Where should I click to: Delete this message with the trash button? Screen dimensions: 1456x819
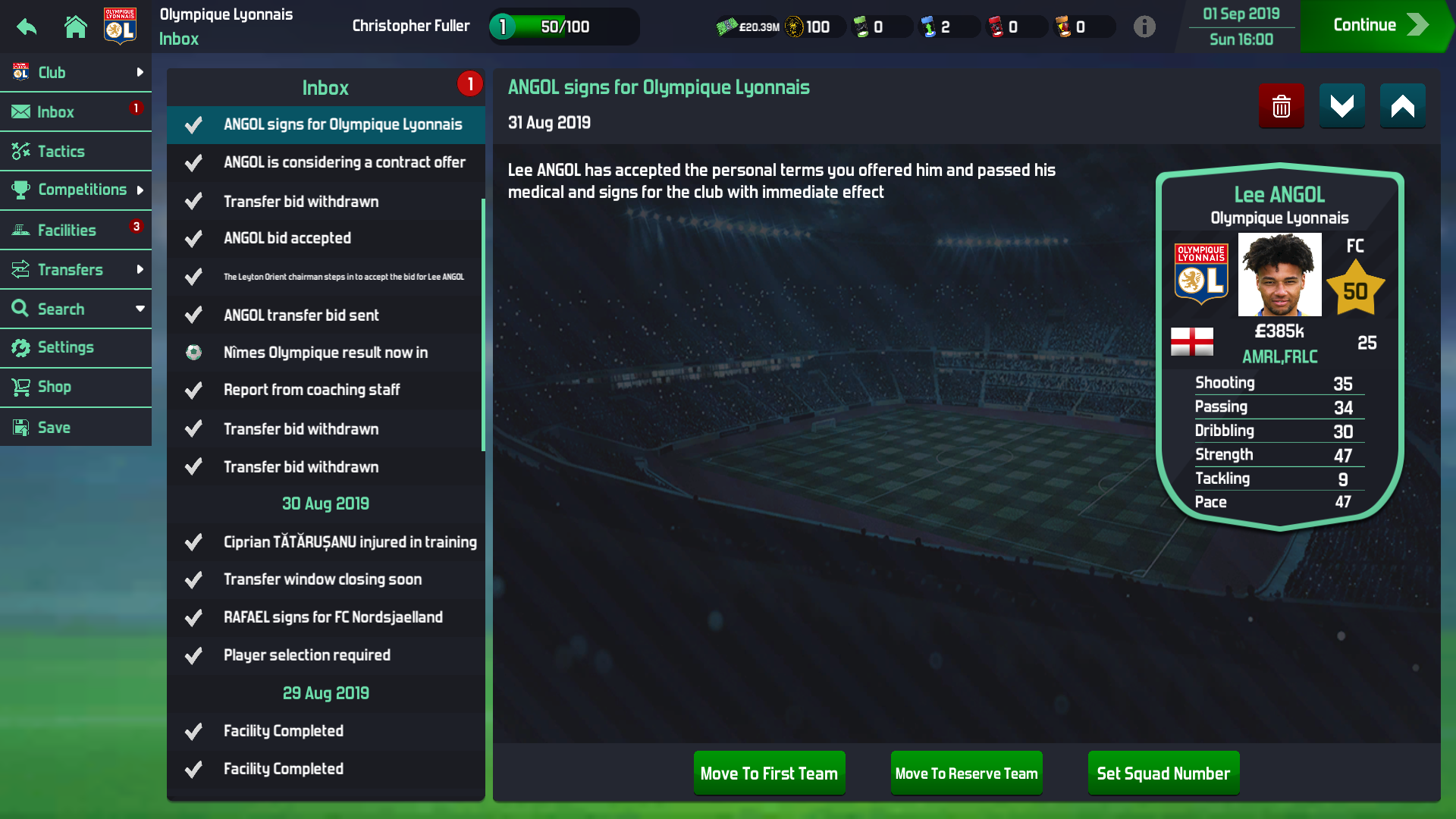[1281, 106]
